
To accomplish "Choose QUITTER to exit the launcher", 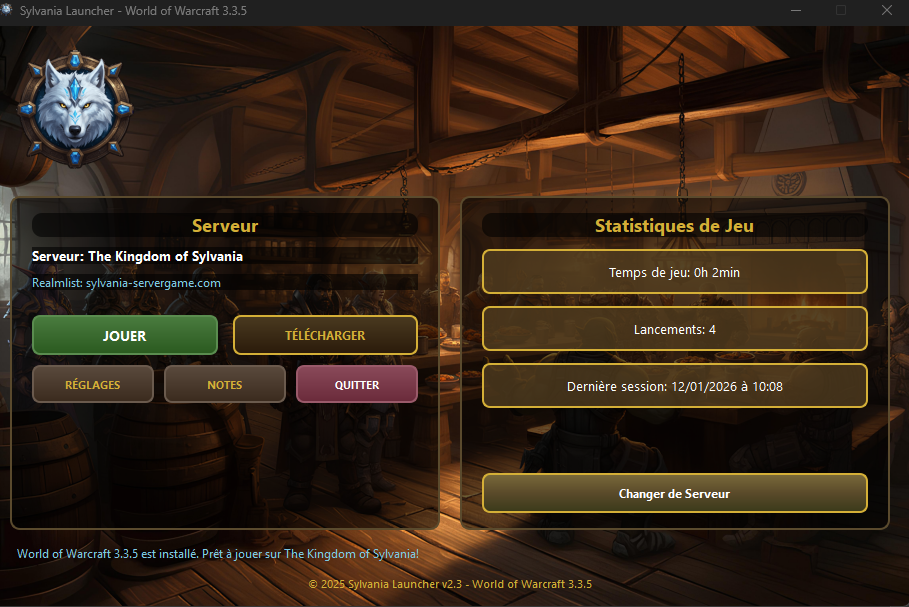I will [x=357, y=384].
